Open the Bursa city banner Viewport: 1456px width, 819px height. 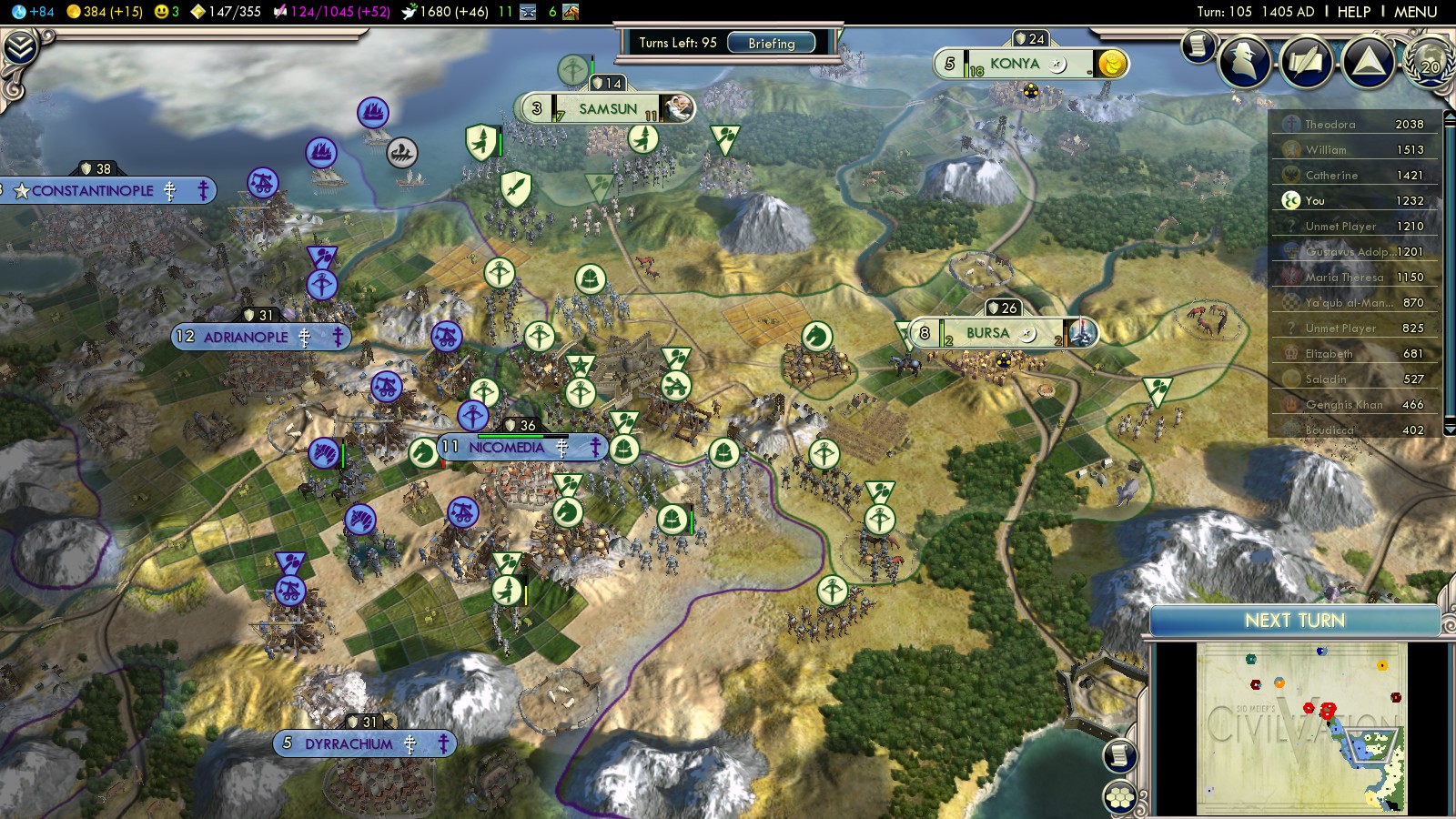tap(987, 333)
